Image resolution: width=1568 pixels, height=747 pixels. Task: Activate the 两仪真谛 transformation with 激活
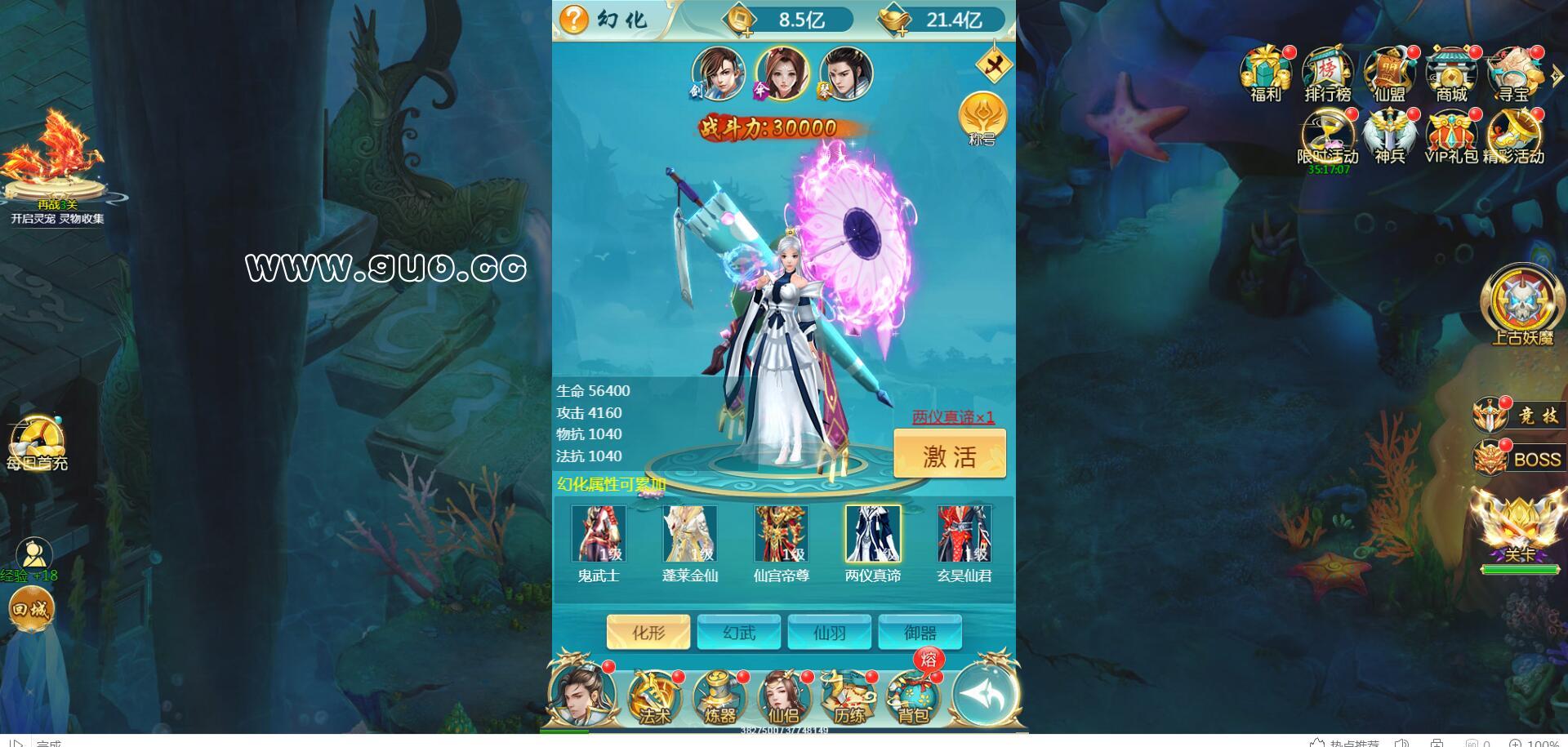(950, 453)
